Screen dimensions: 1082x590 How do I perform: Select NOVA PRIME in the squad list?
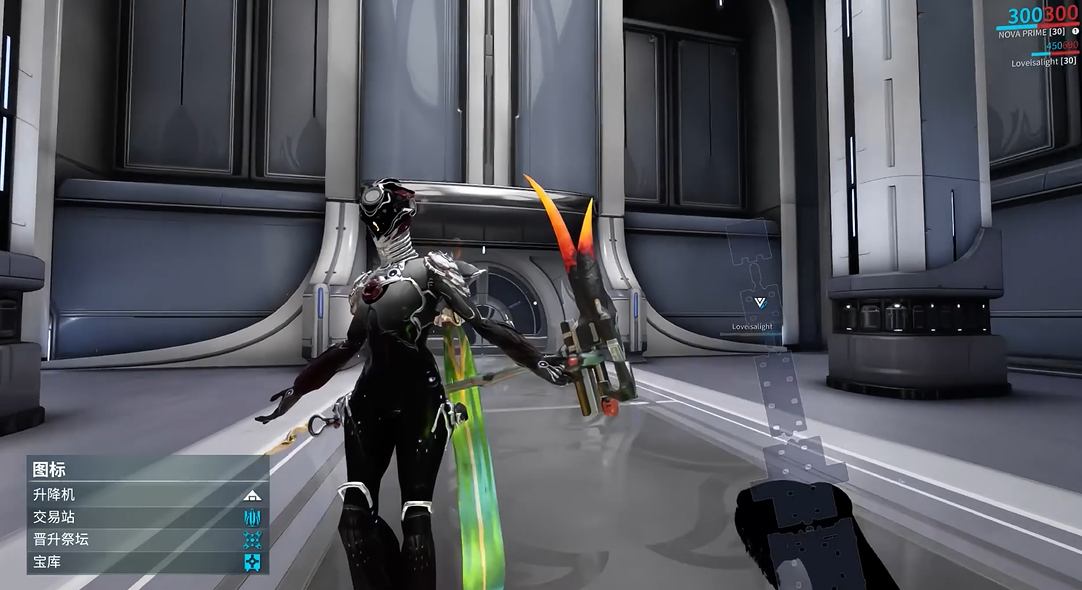point(1035,33)
